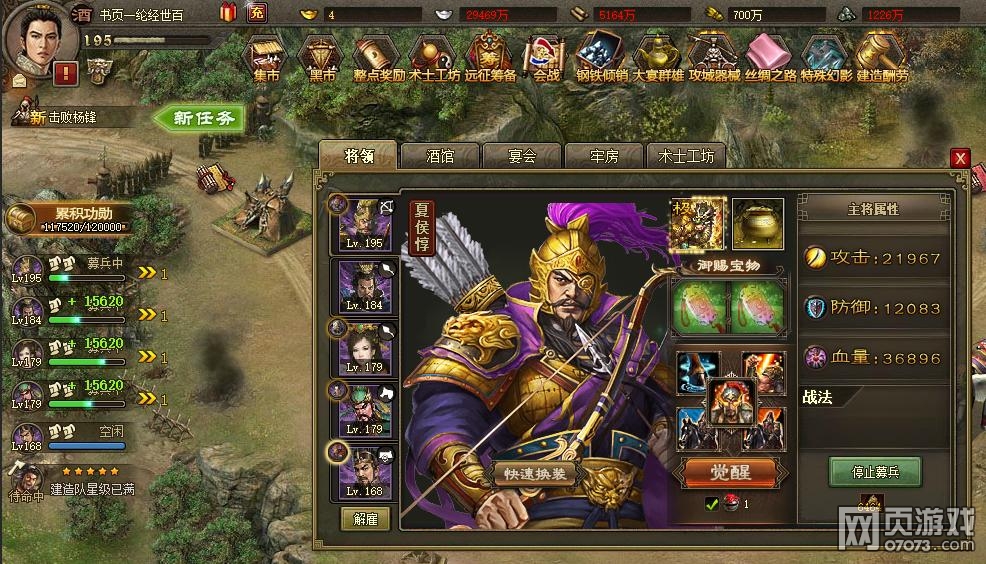Switch to the 术士工坊 tab
This screenshot has height=564, width=986.
(x=686, y=156)
